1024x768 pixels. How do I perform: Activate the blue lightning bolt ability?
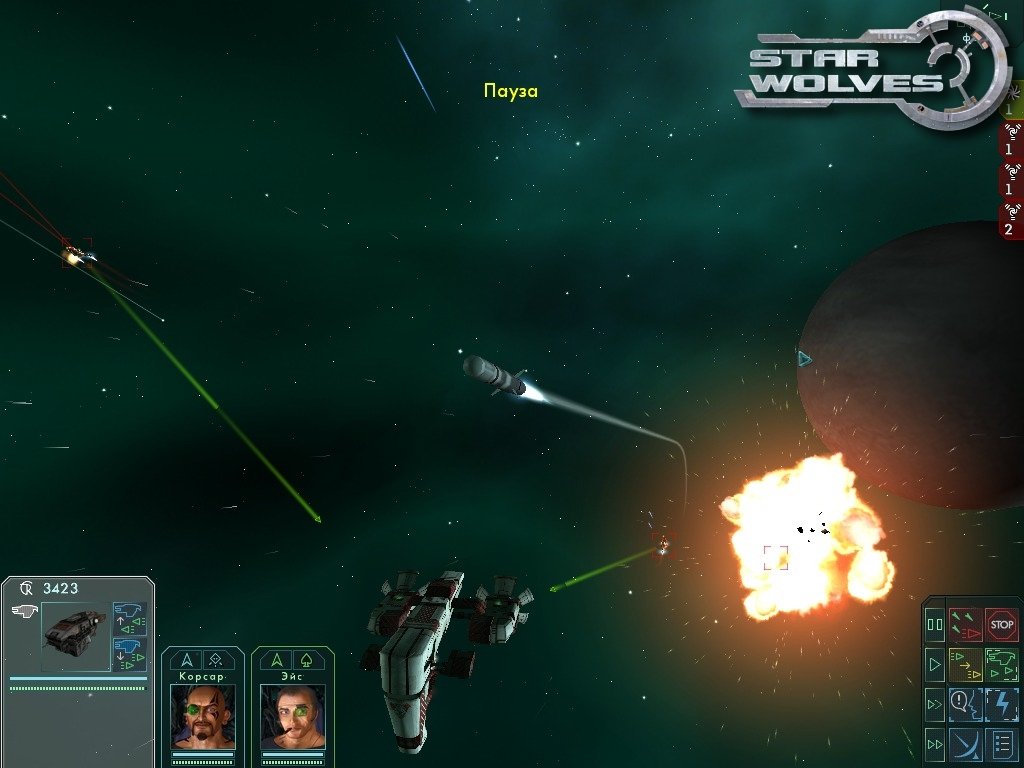pos(1001,703)
